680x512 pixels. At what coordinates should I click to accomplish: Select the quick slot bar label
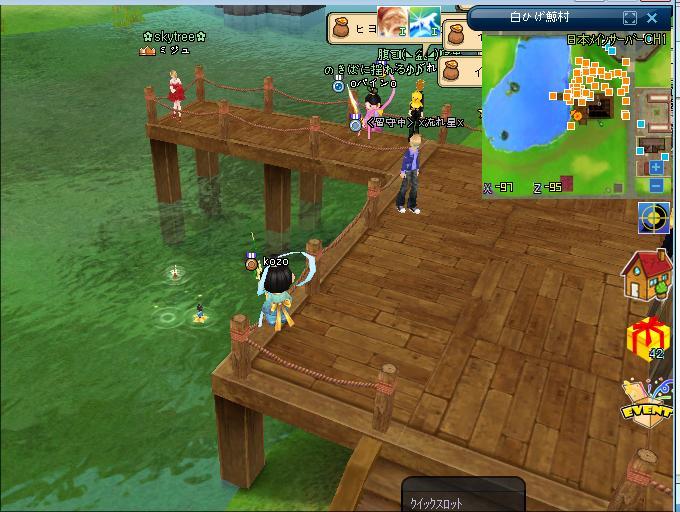pyautogui.click(x=437, y=504)
